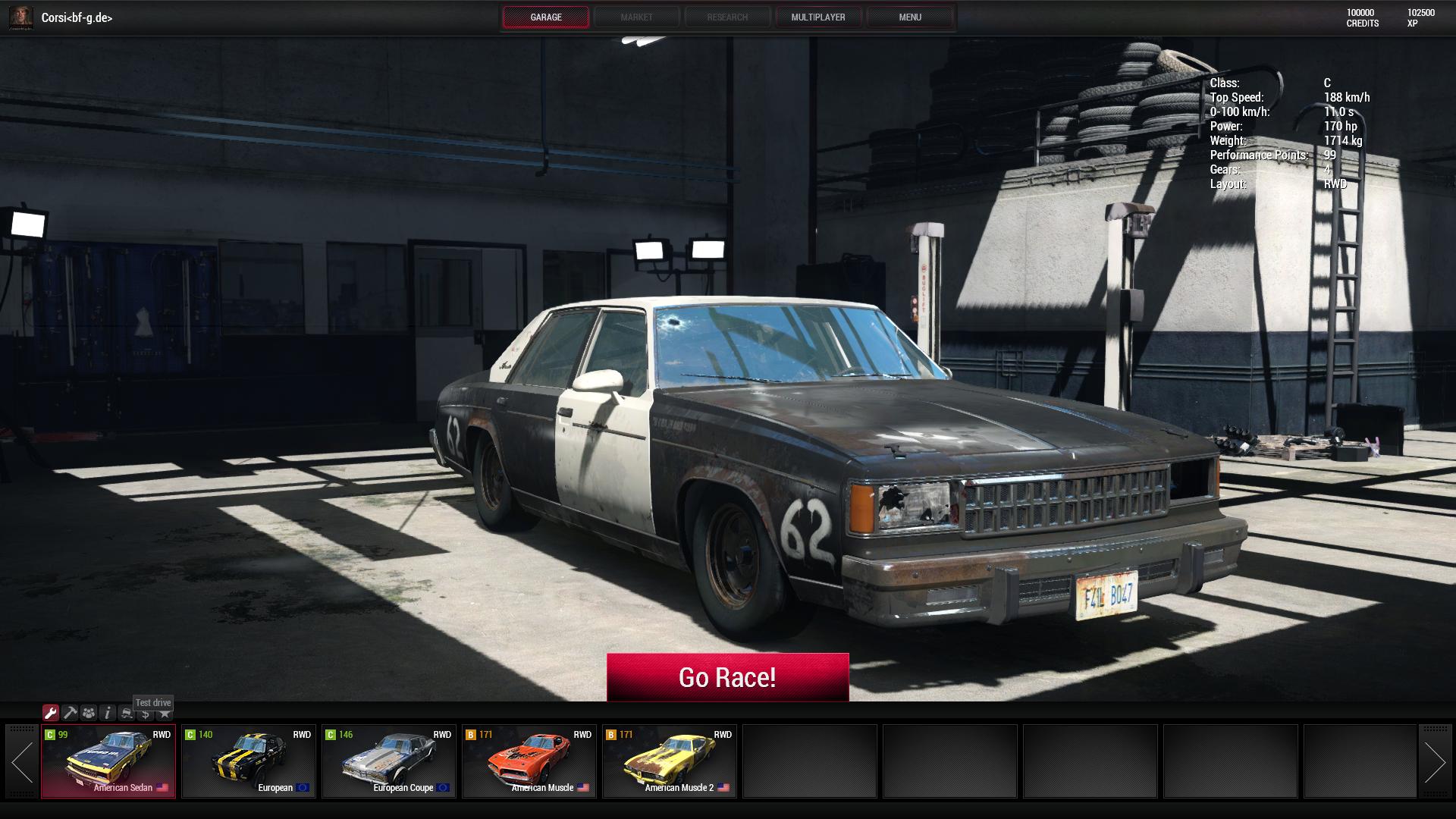This screenshot has height=819, width=1456.
Task: Show previous cars with the left arrow
Action: [22, 761]
